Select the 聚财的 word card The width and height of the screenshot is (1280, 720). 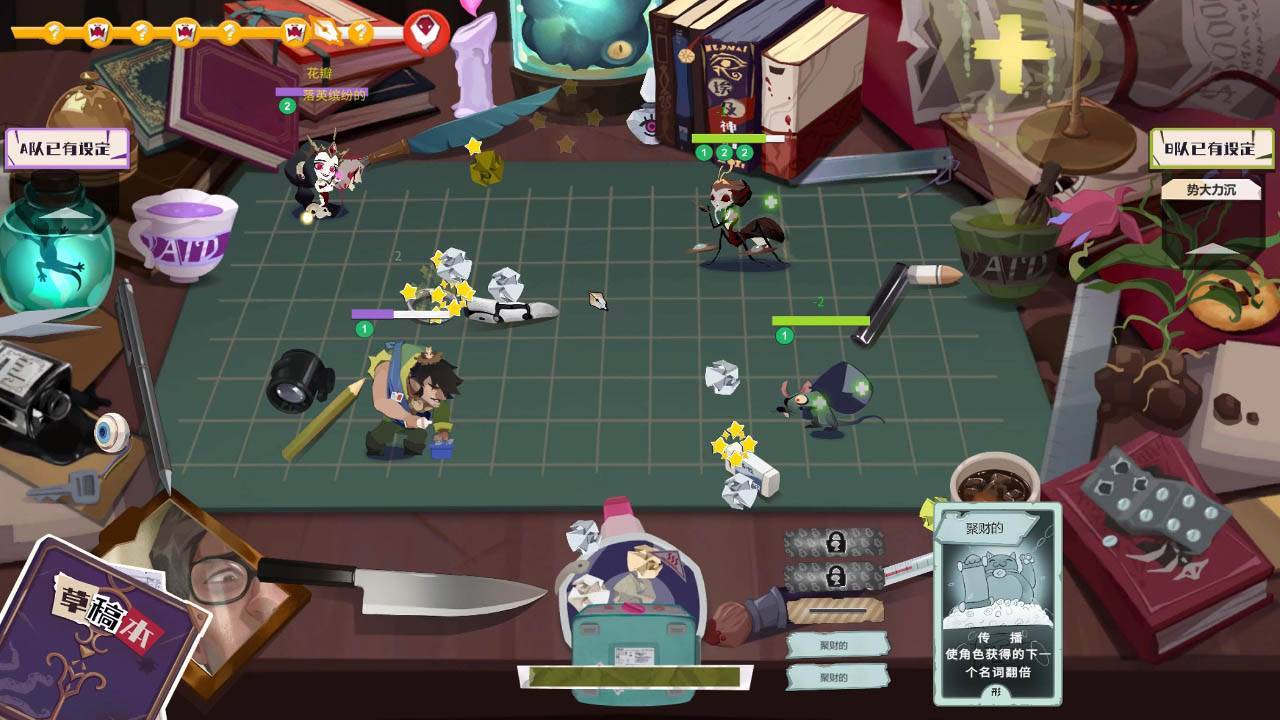click(996, 601)
